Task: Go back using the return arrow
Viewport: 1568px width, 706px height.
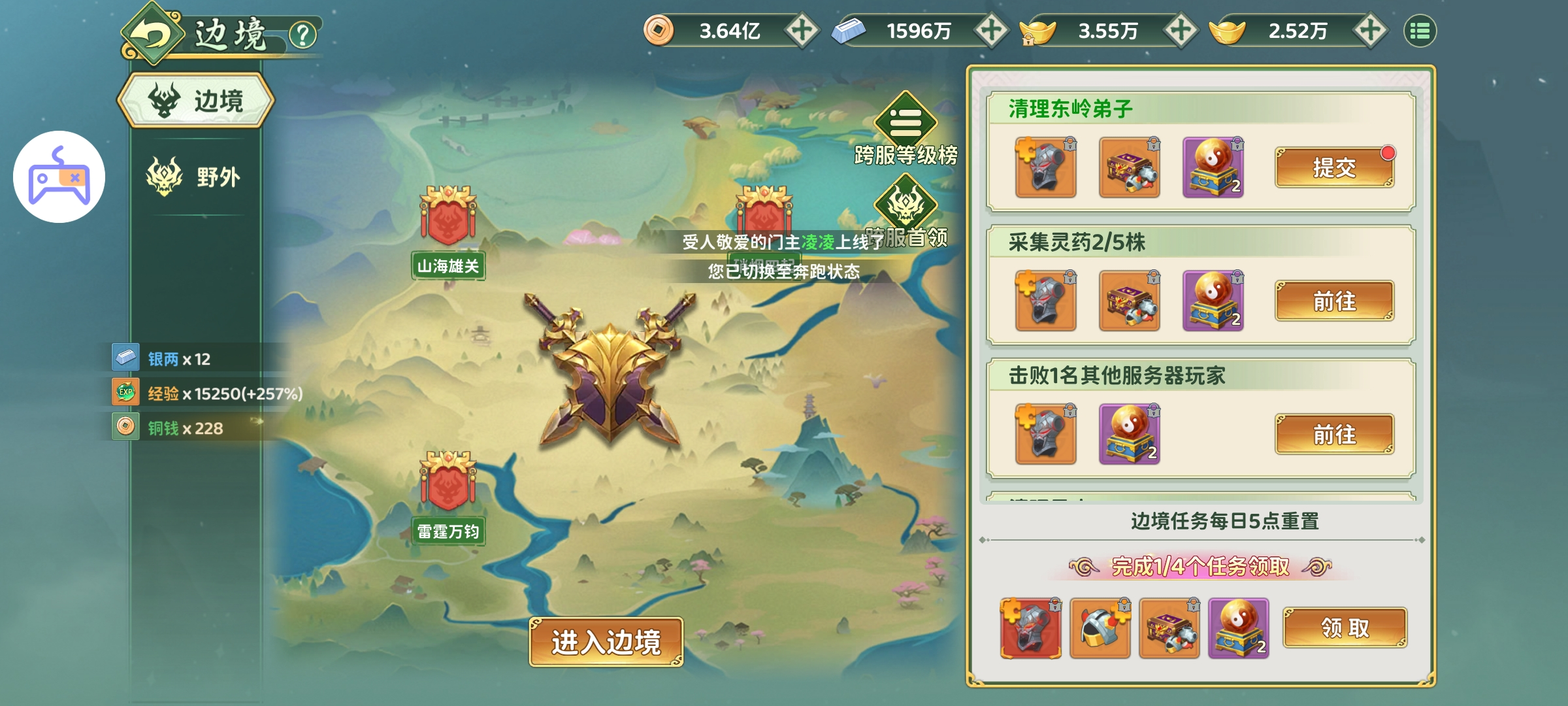Action: point(152,34)
